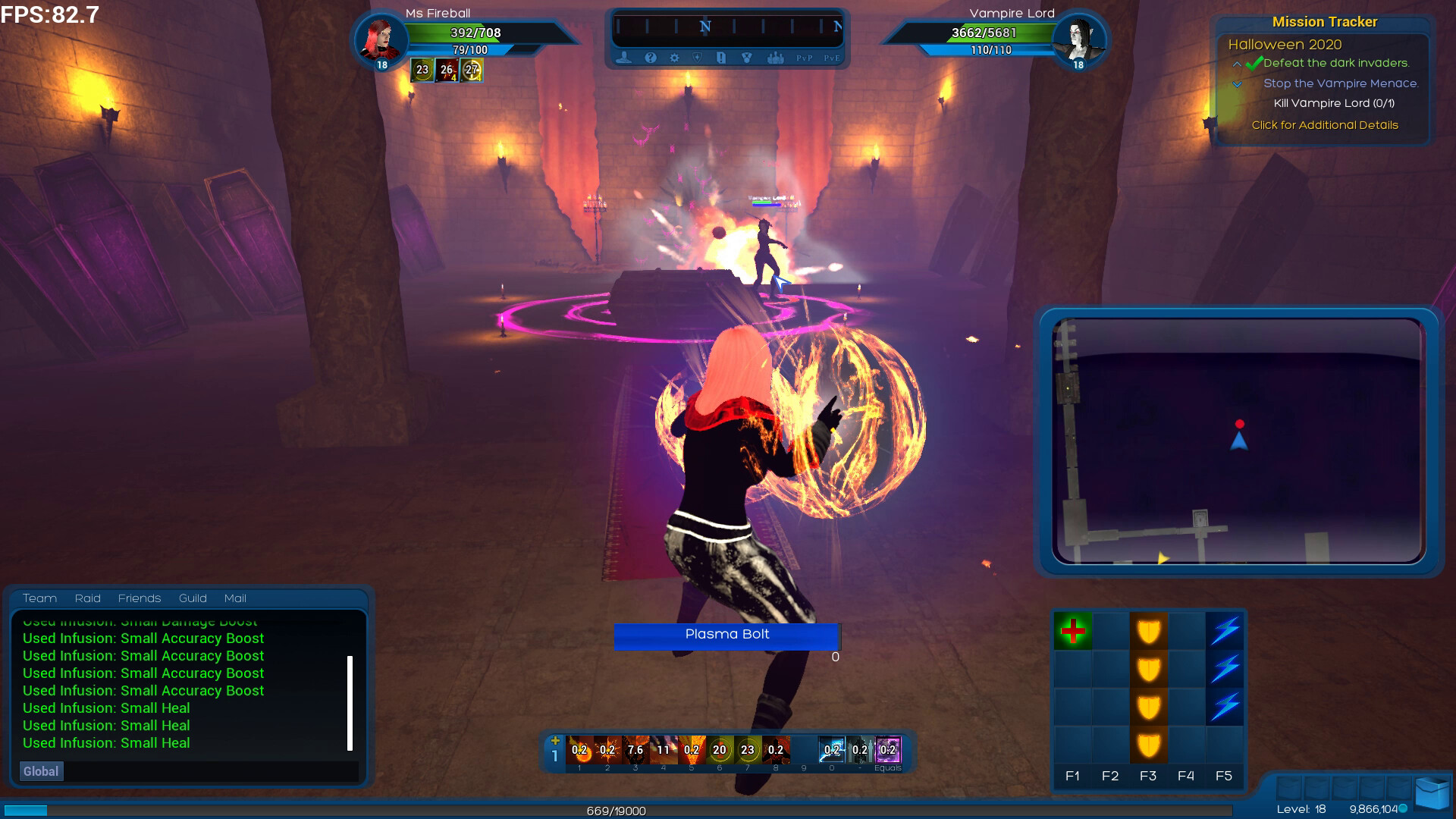Open the settings gear icon

click(x=674, y=57)
